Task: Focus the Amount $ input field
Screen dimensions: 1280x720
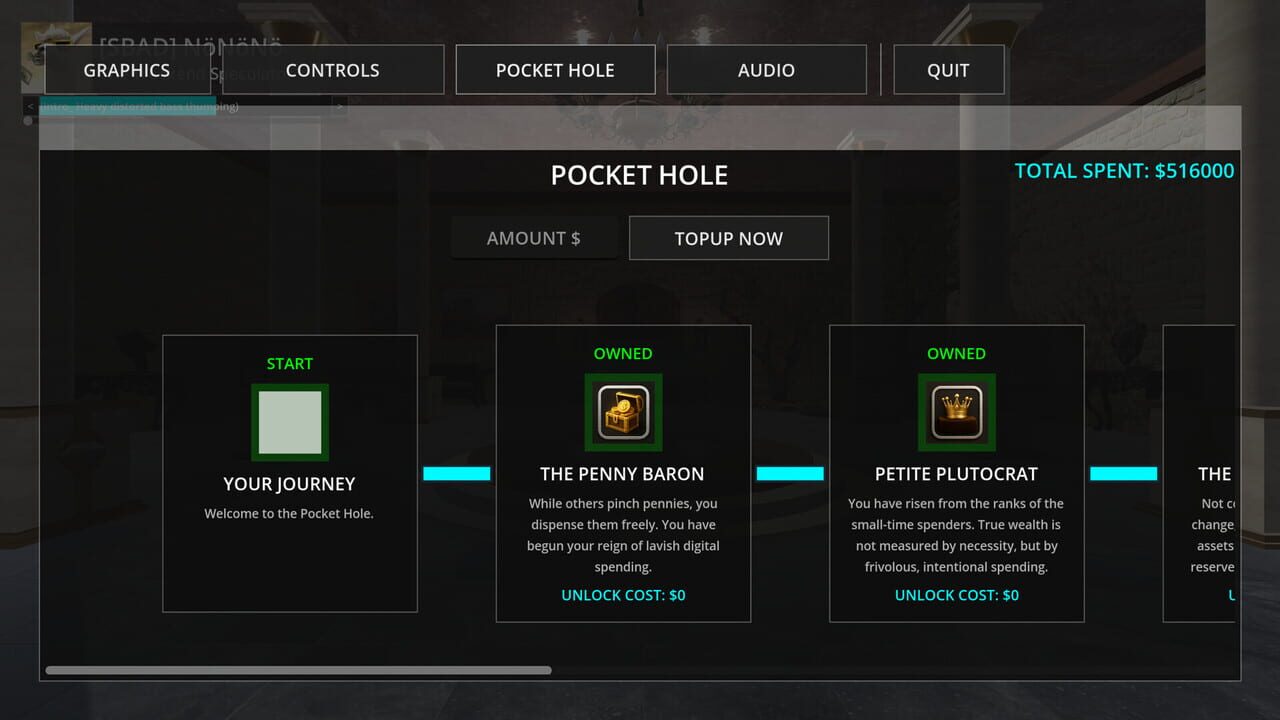Action: 534,238
